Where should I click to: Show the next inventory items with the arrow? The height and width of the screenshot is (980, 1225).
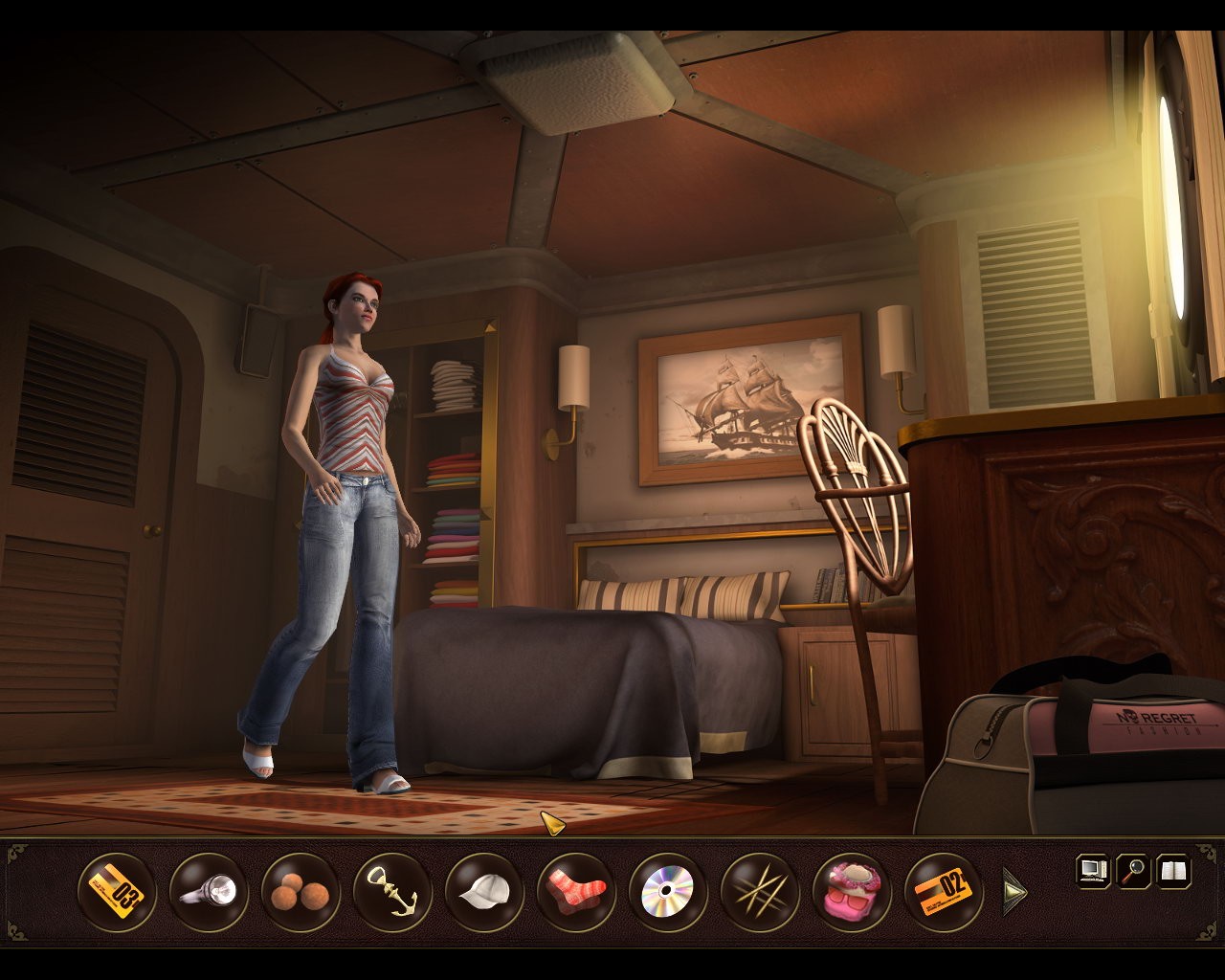[1013, 893]
